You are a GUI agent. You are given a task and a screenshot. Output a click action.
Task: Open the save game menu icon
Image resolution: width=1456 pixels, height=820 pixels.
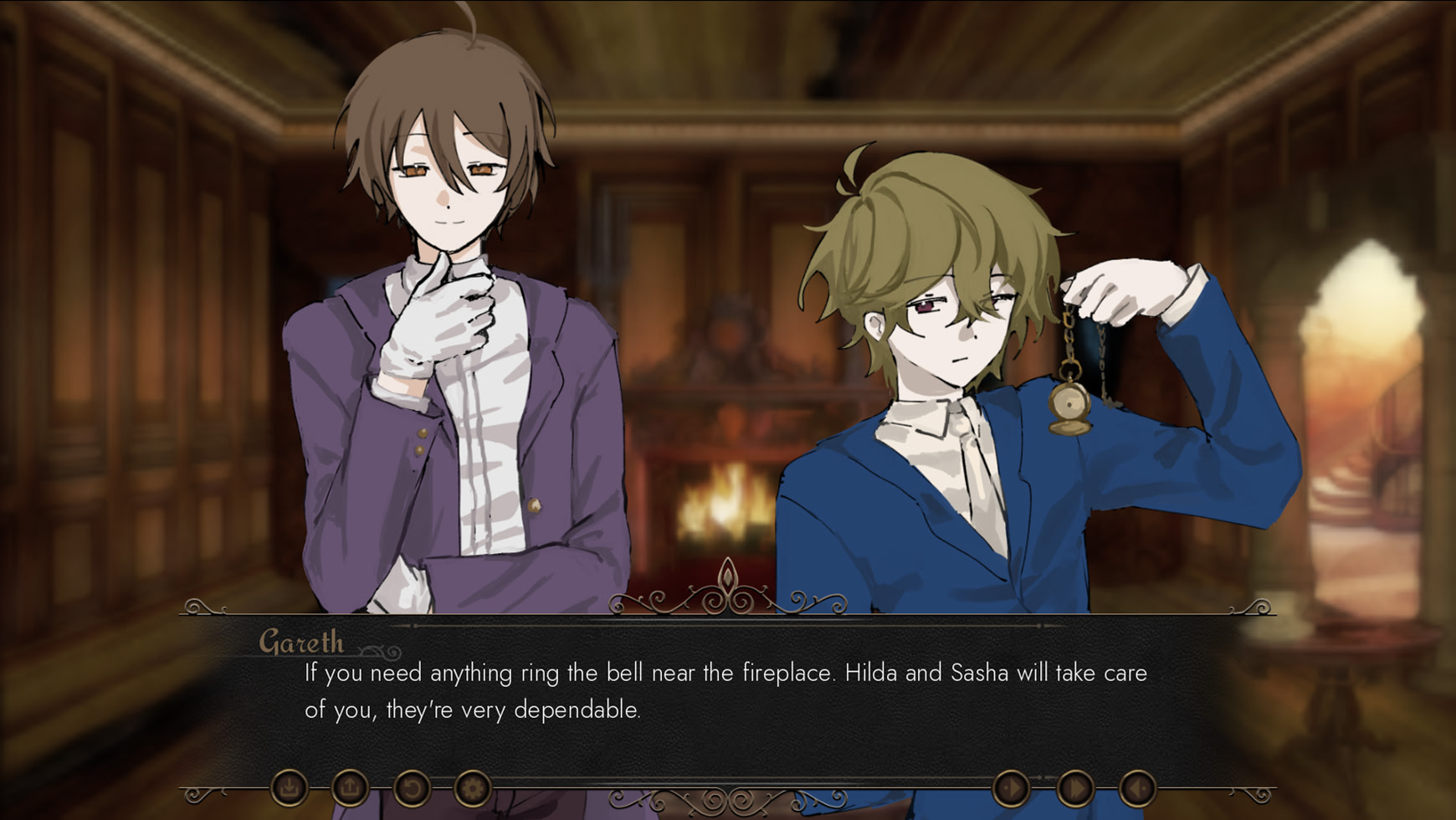[290, 787]
